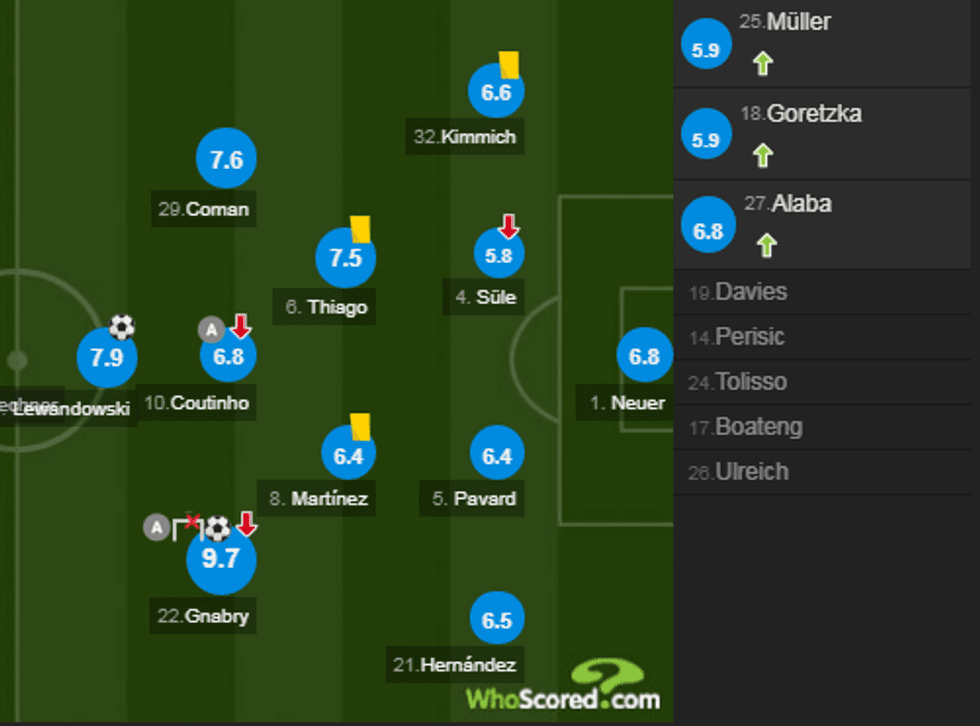This screenshot has width=980, height=726.
Task: Open Coman's player rating marker
Action: [x=227, y=160]
